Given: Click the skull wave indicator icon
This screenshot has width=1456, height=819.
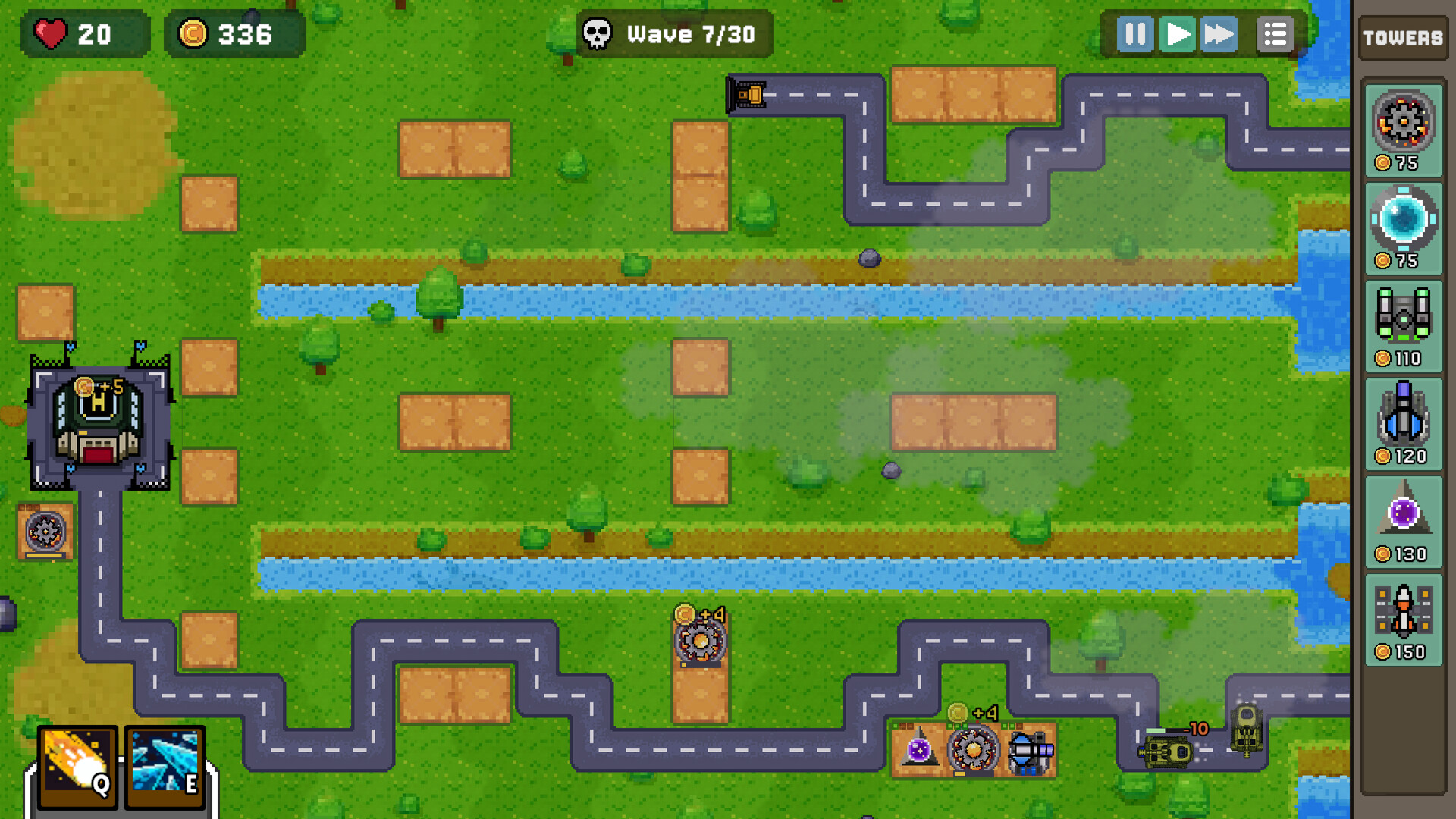Looking at the screenshot, I should point(596,33).
